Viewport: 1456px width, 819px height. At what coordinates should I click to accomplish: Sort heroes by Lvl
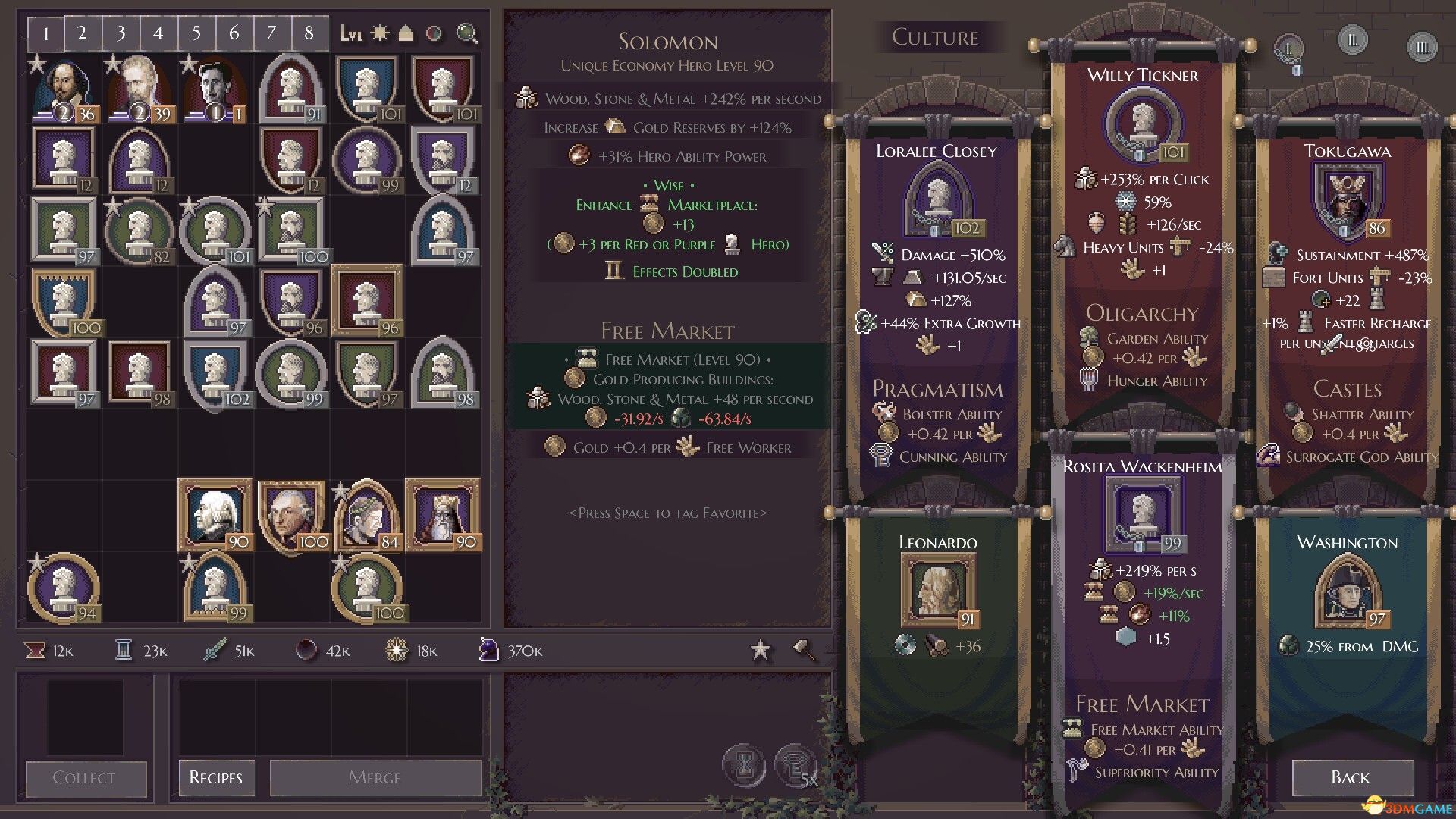[x=351, y=33]
